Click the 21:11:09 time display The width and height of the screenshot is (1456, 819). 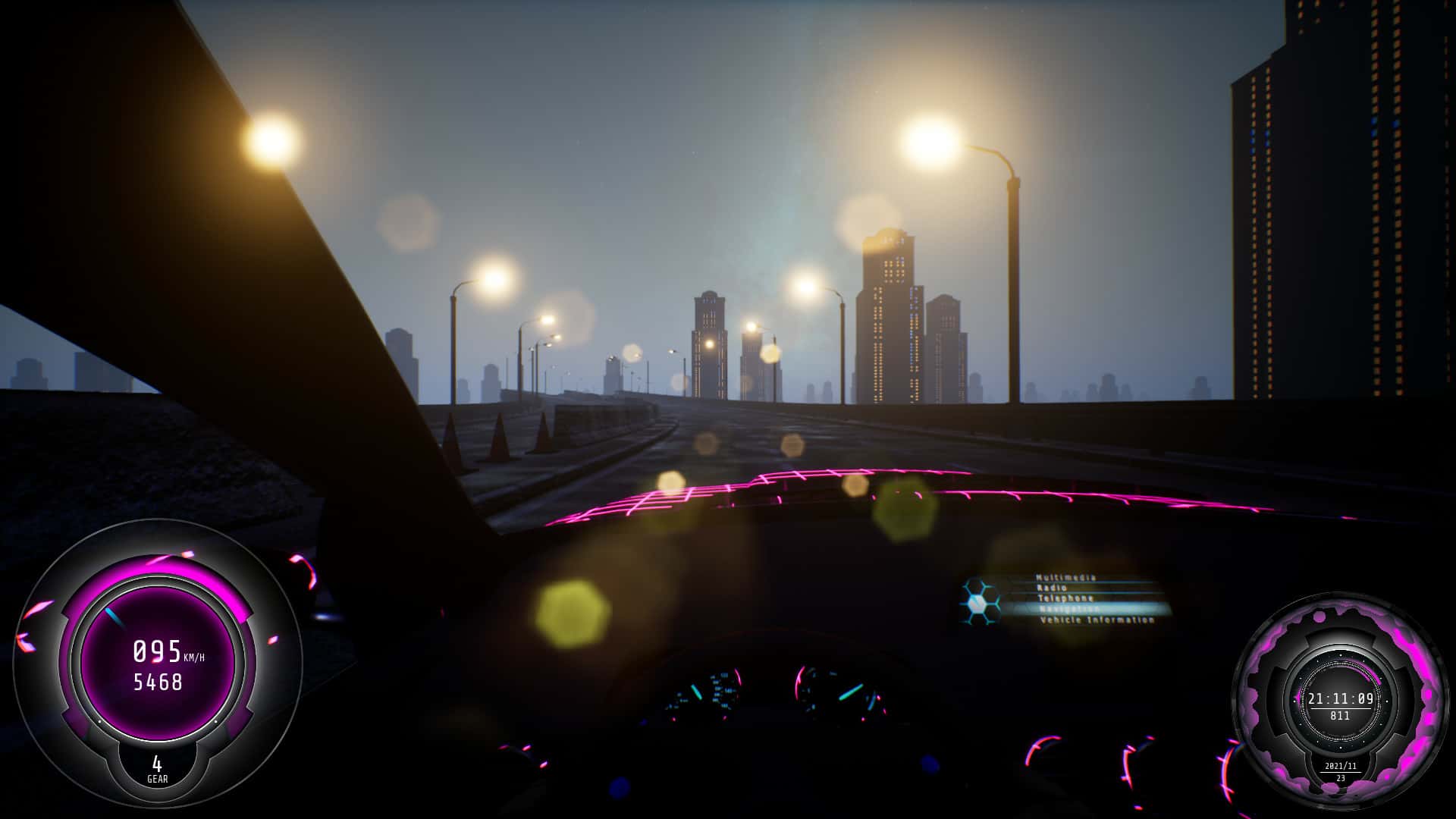[x=1342, y=699]
